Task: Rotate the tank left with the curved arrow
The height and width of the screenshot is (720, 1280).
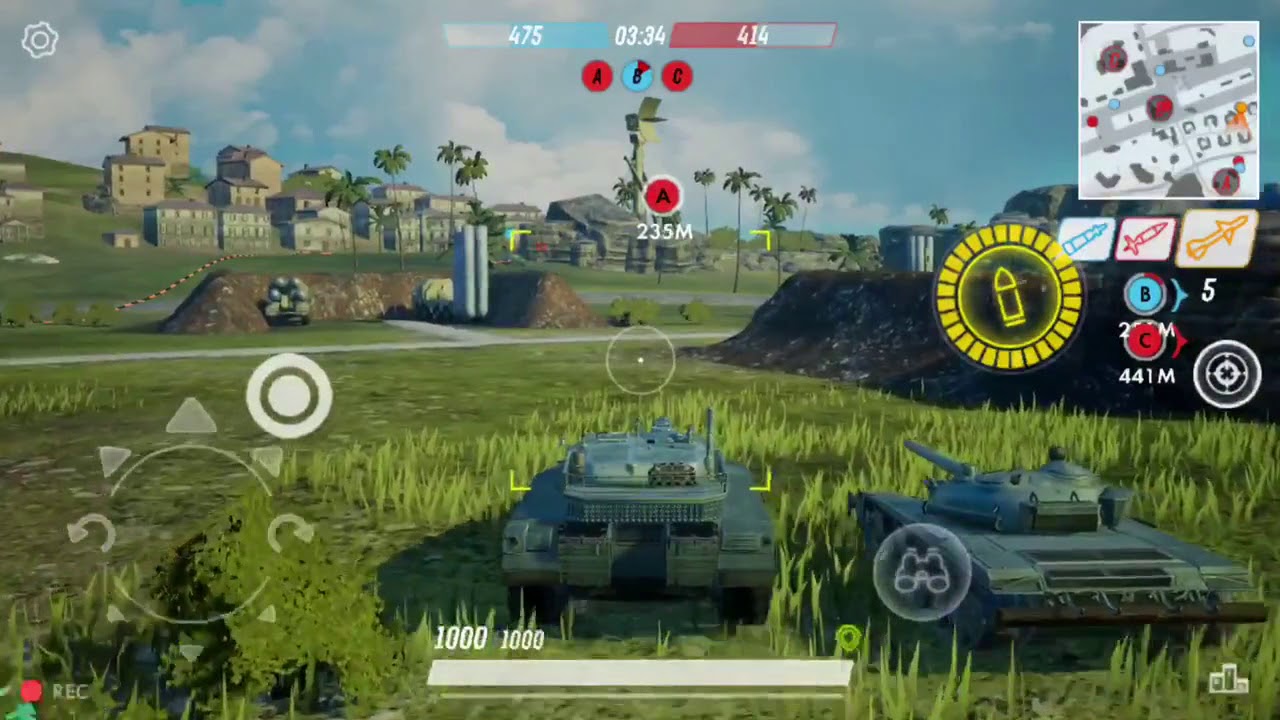Action: (x=91, y=533)
